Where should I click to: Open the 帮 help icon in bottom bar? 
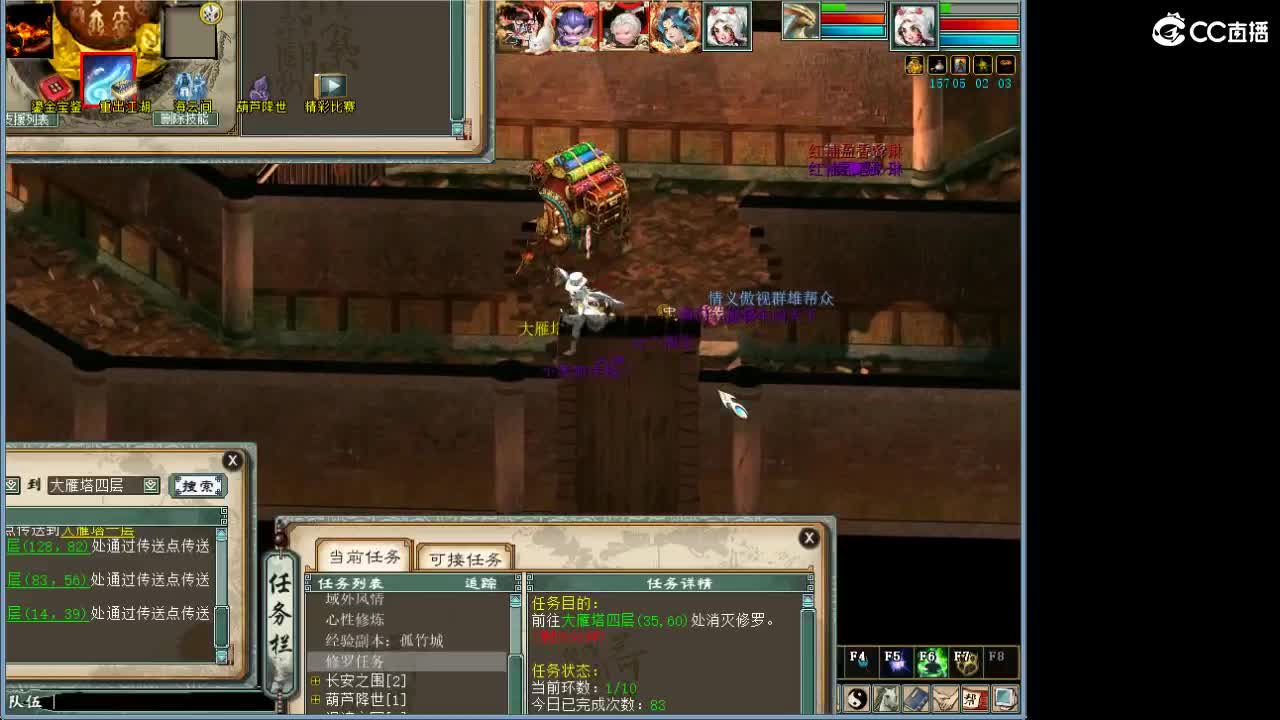click(x=974, y=697)
